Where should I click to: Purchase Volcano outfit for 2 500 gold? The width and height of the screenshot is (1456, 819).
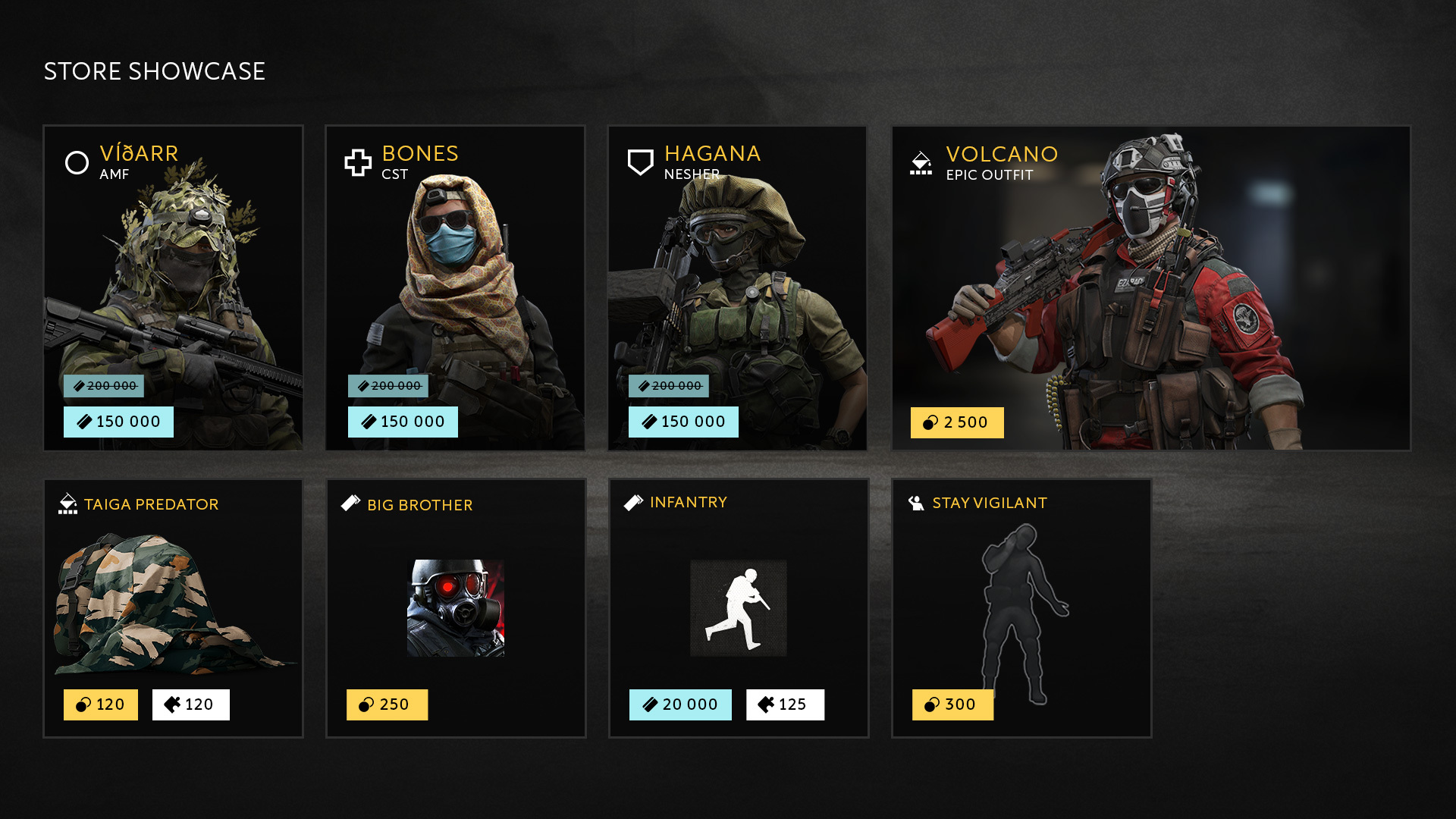(956, 422)
